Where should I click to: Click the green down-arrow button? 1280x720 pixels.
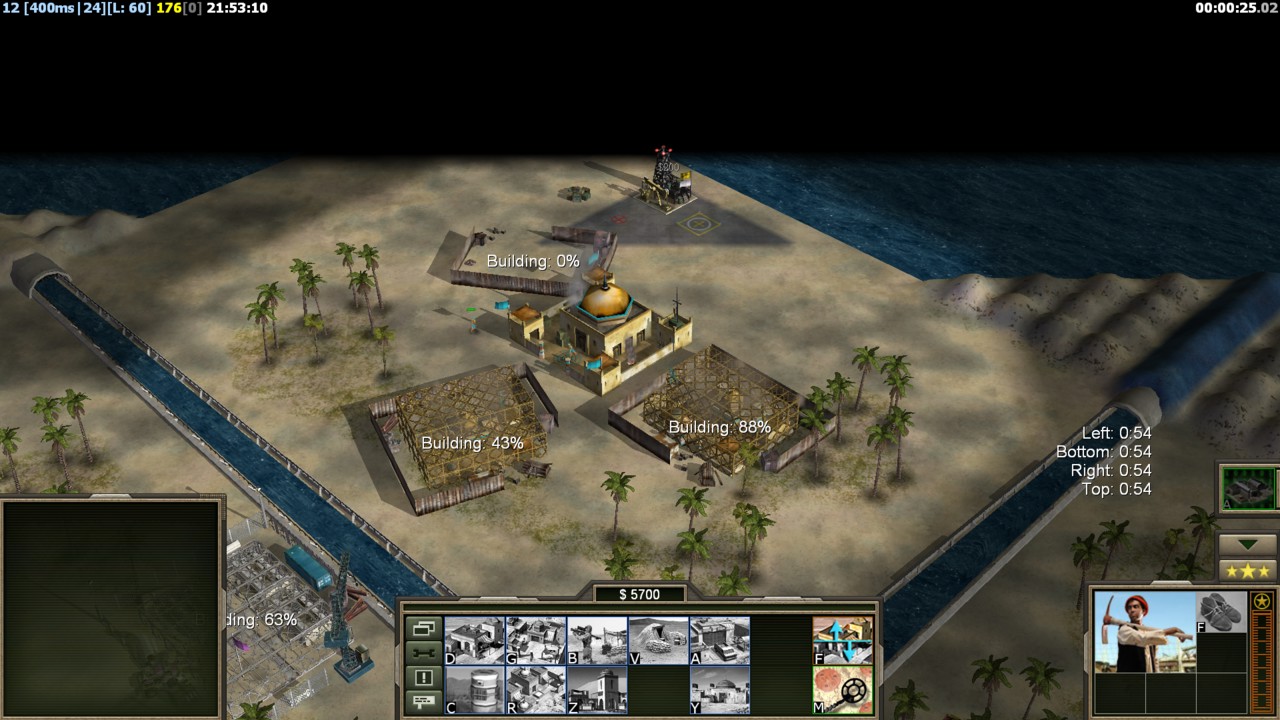pyautogui.click(x=1248, y=544)
